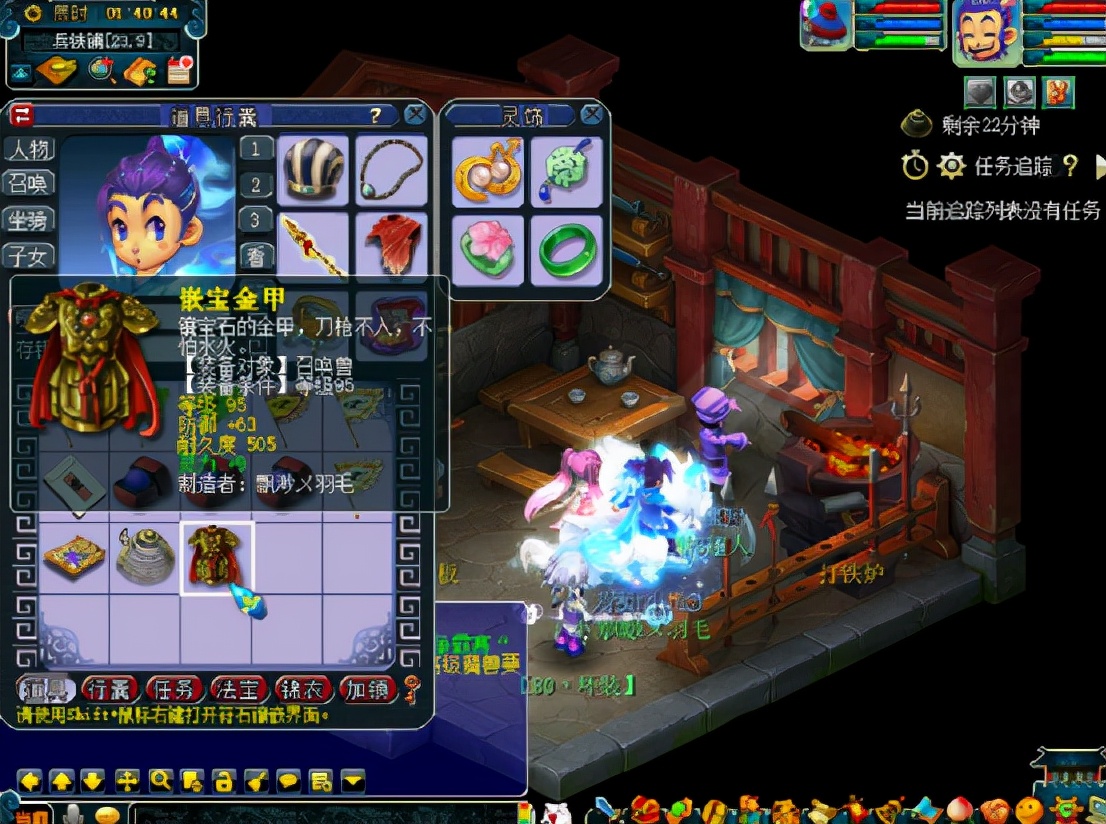Open the 人物 character tab
Screen dimensions: 1106x824
29,150
